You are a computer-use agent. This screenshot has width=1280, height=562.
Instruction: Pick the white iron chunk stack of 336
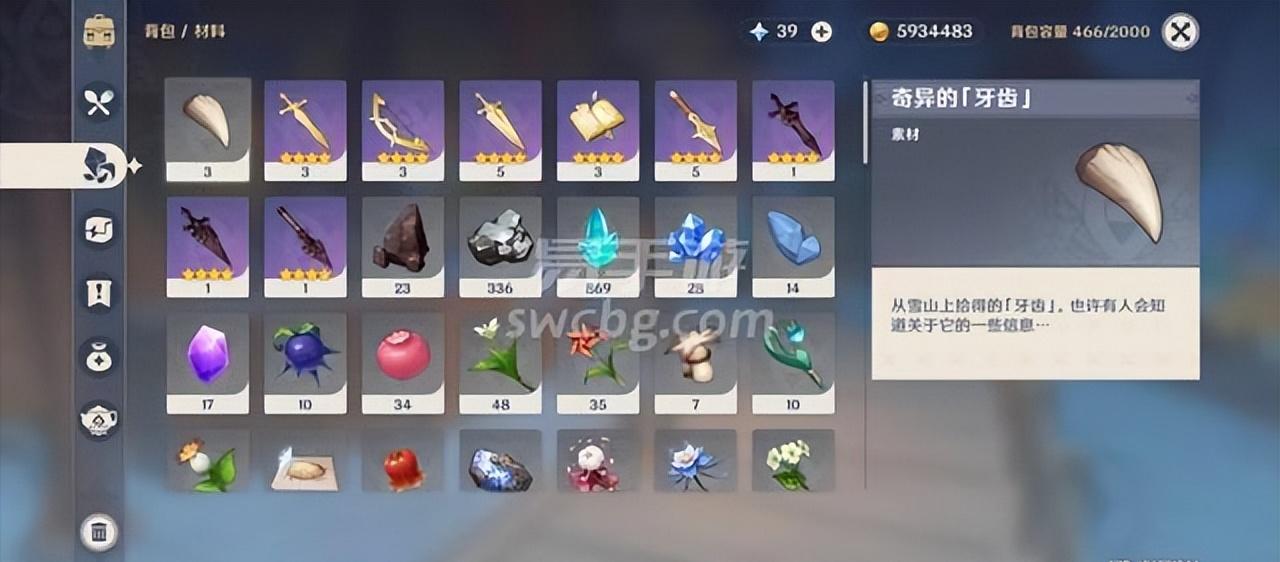[x=500, y=246]
